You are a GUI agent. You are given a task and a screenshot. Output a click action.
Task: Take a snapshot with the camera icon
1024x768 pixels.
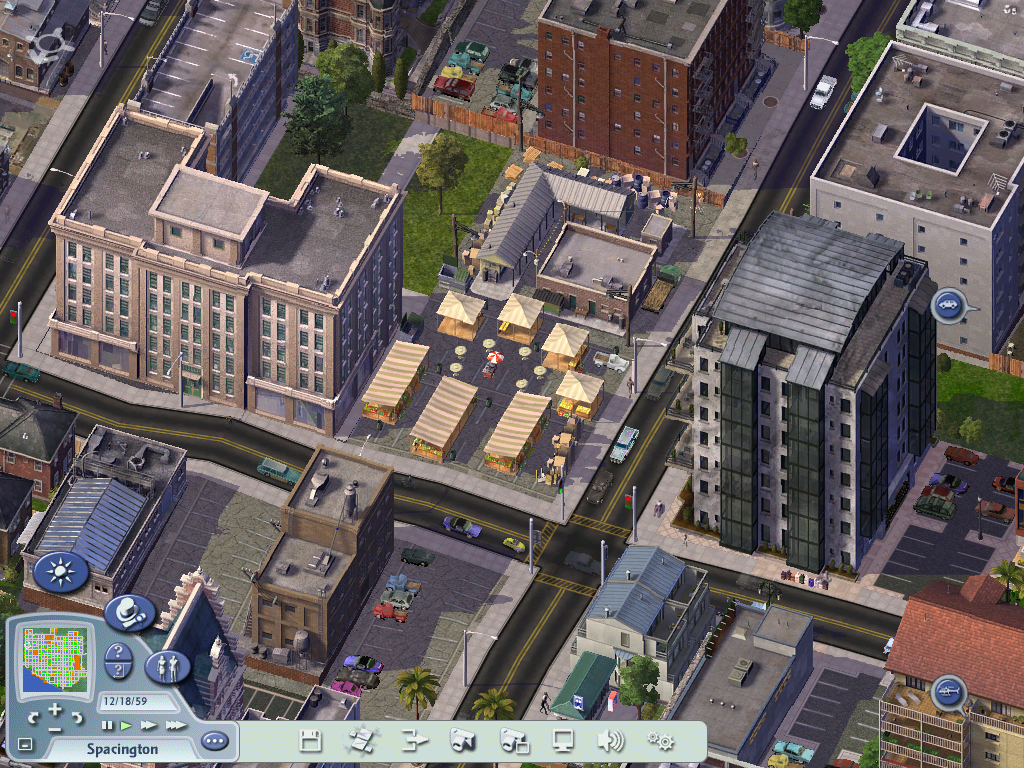(x=462, y=741)
